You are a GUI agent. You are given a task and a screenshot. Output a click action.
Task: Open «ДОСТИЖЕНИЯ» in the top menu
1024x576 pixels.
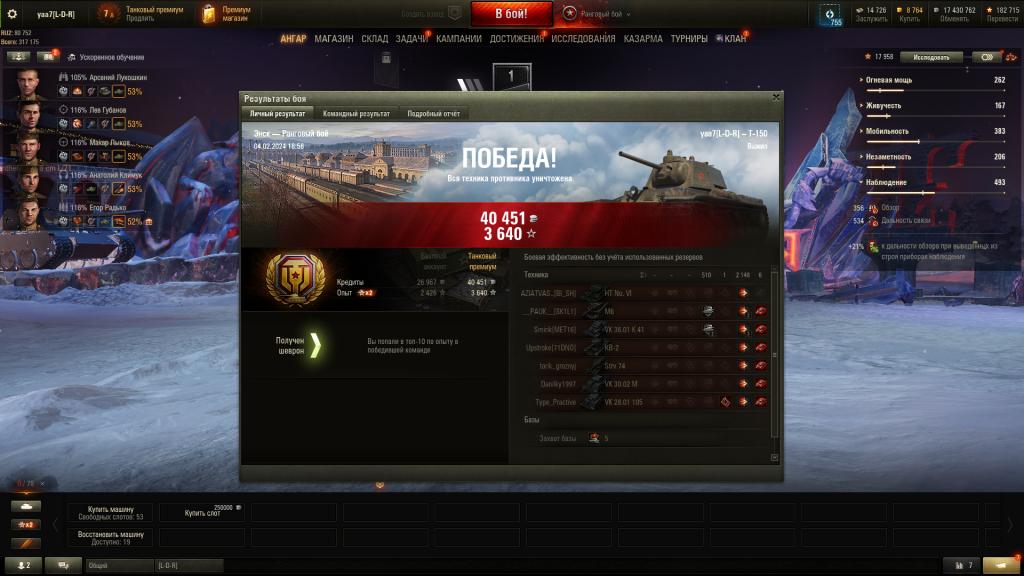point(517,39)
